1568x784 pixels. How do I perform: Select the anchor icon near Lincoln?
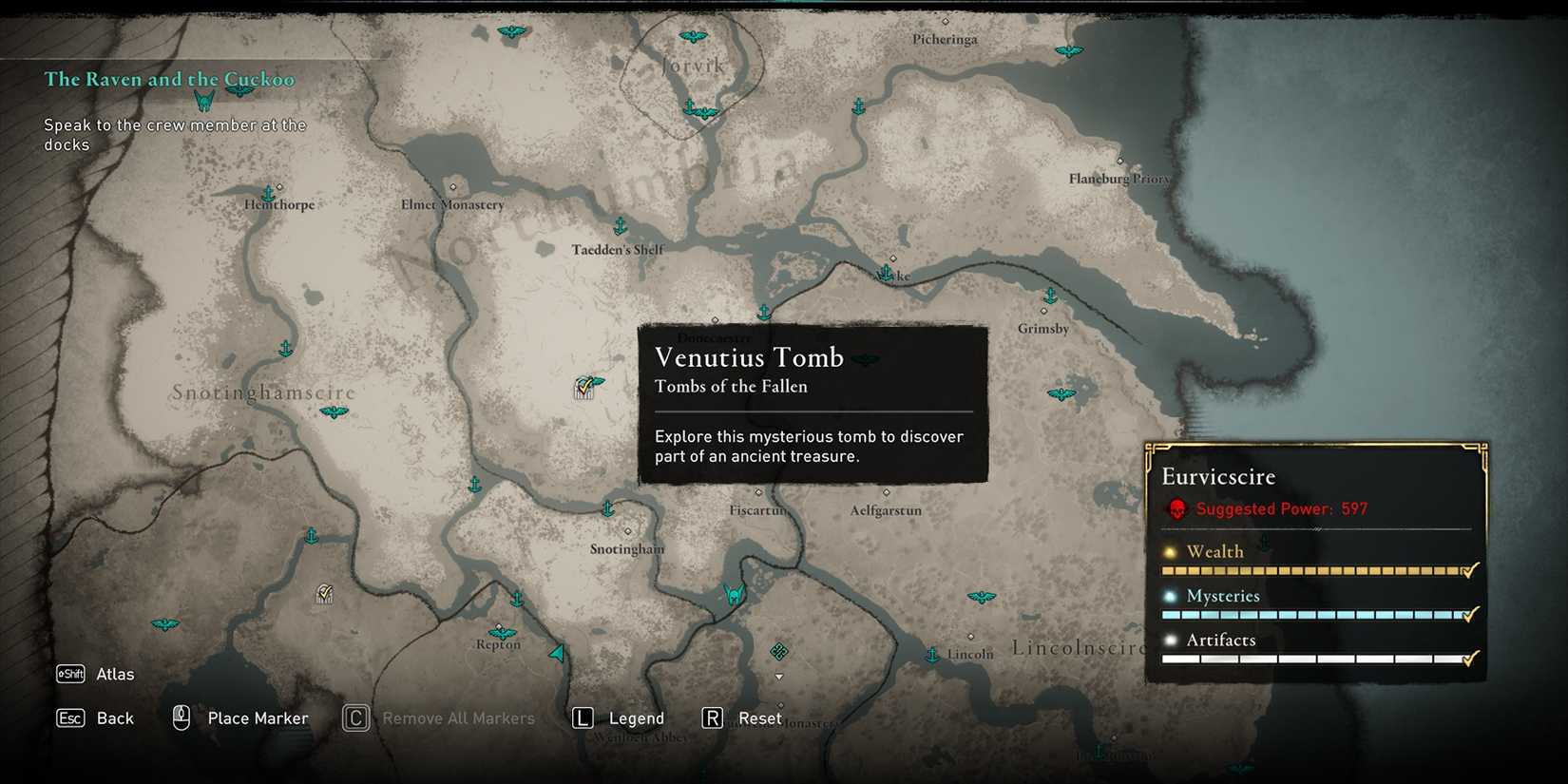tap(933, 655)
